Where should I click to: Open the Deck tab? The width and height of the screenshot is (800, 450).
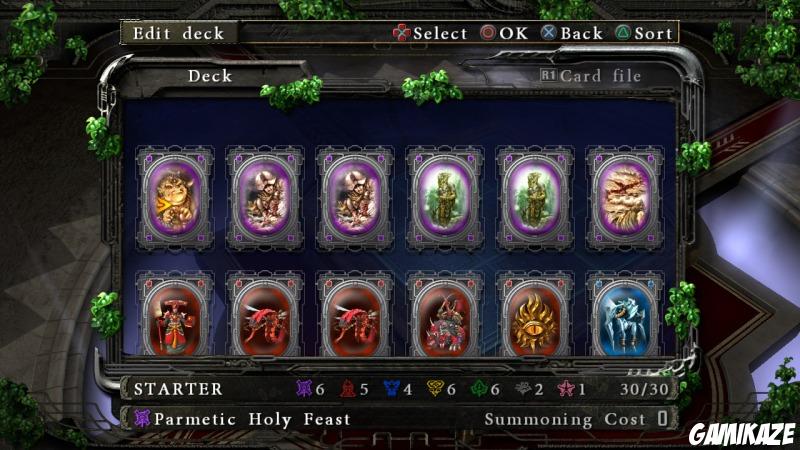click(x=210, y=76)
